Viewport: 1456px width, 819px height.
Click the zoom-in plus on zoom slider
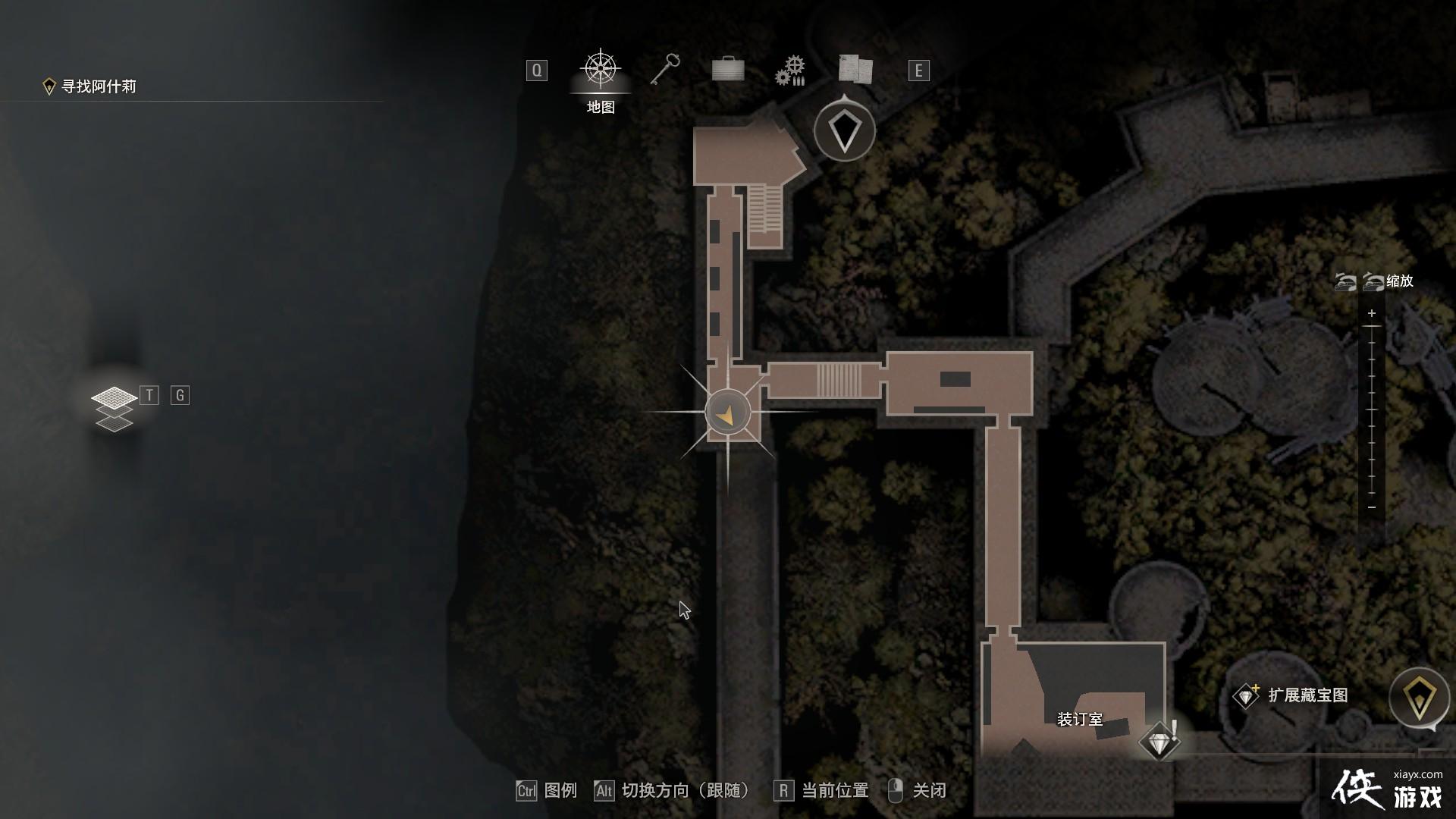(x=1371, y=313)
